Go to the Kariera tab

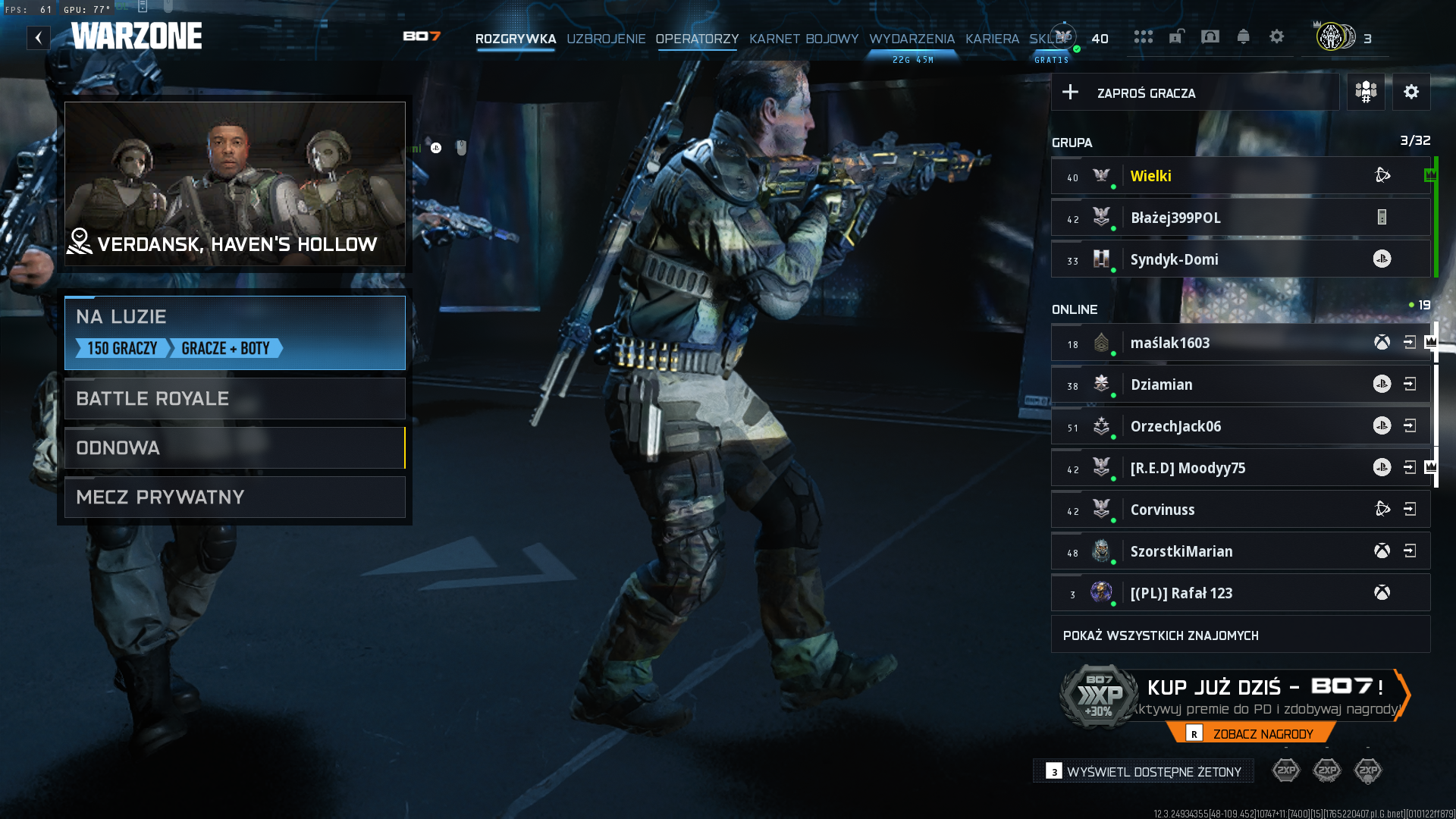(992, 39)
